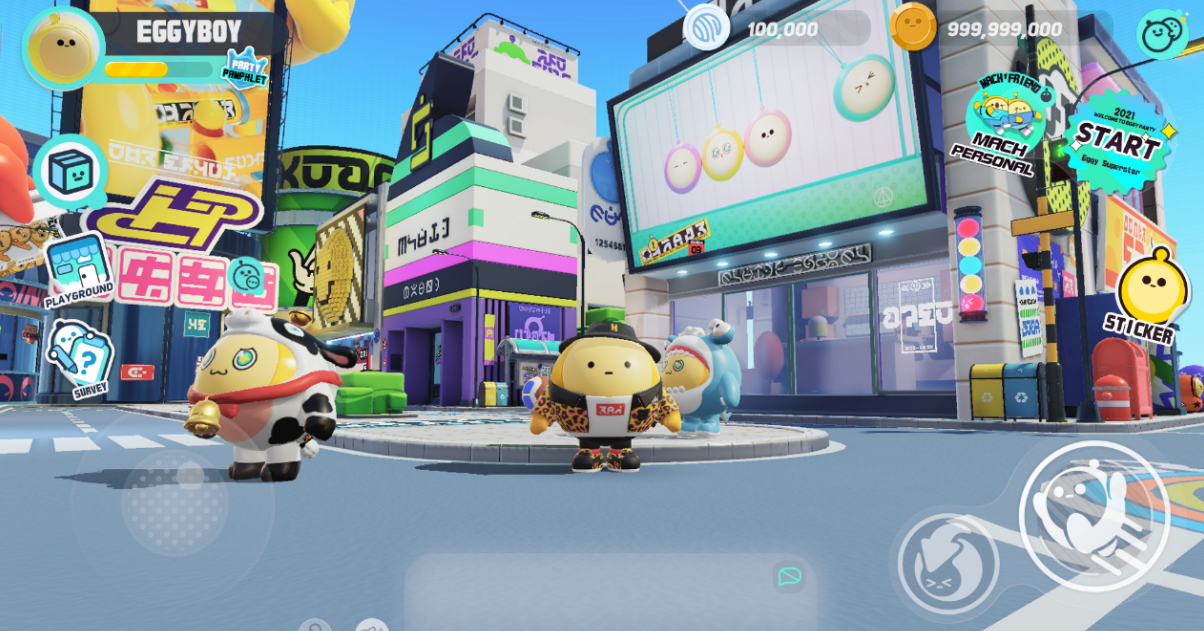Viewport: 1204px width, 631px height.
Task: Open the blue box inventory icon
Action: [x=70, y=172]
